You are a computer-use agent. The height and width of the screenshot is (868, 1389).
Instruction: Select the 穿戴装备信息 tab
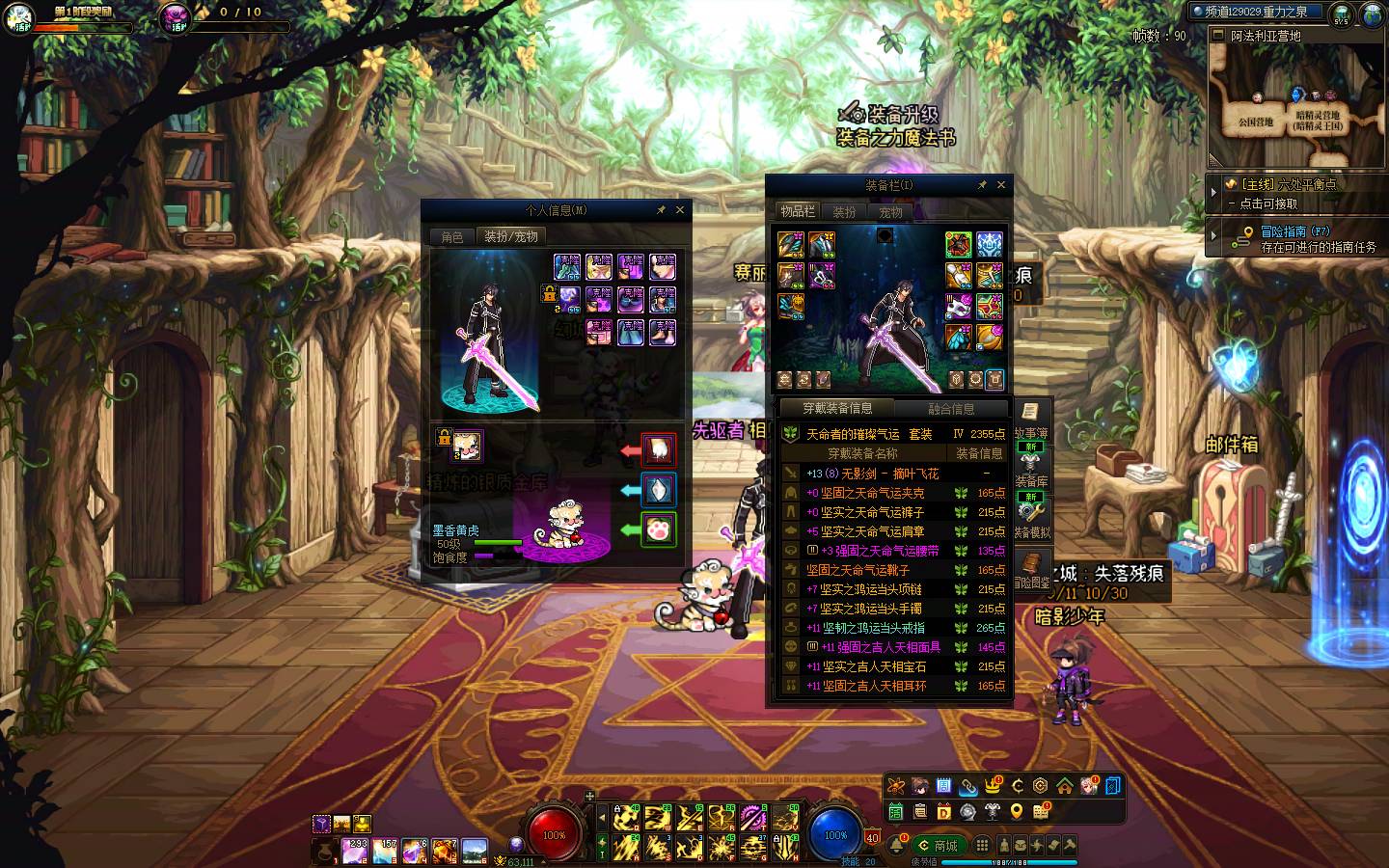837,409
